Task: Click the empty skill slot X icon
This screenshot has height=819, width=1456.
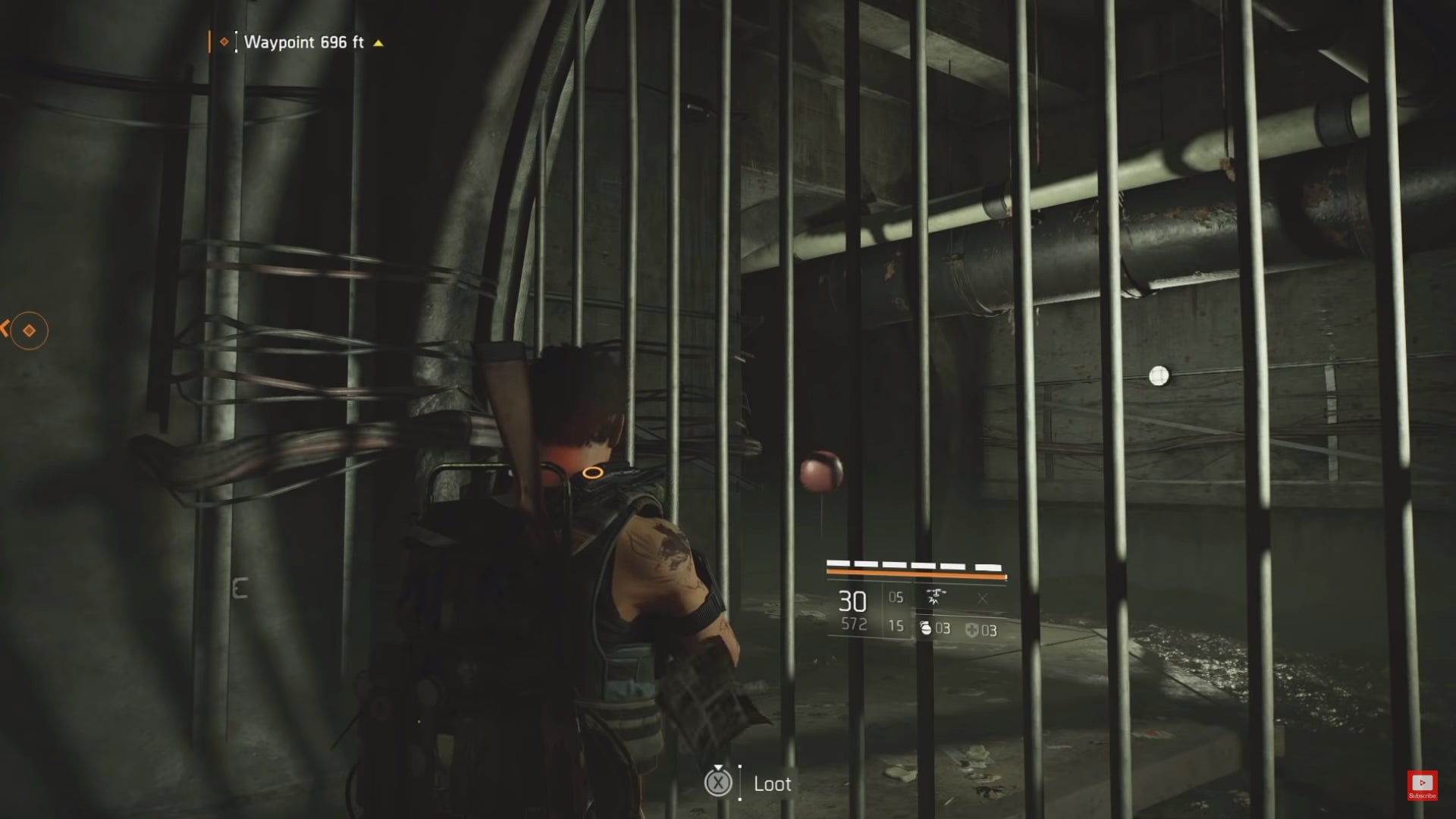Action: point(983,598)
